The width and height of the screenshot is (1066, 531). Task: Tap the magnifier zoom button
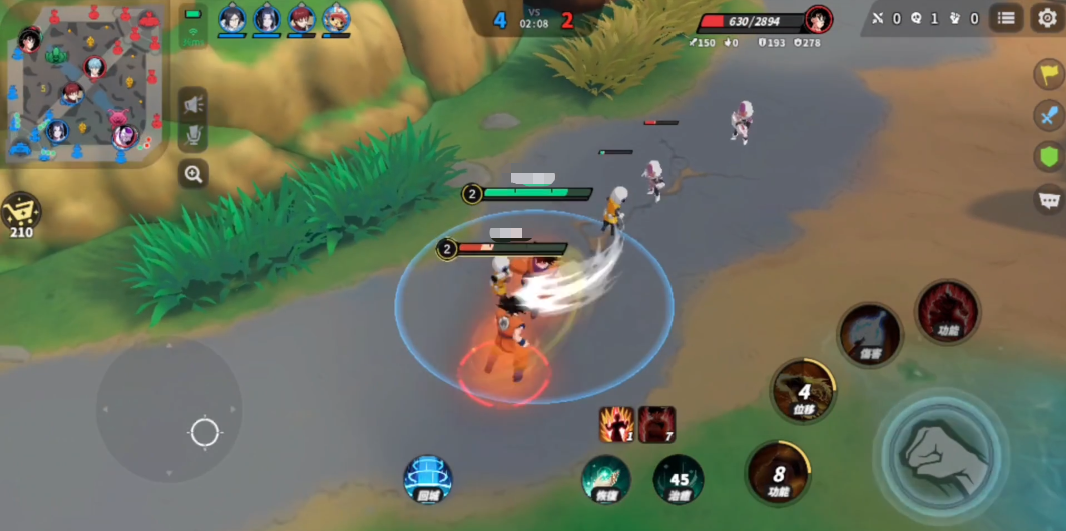click(x=193, y=174)
